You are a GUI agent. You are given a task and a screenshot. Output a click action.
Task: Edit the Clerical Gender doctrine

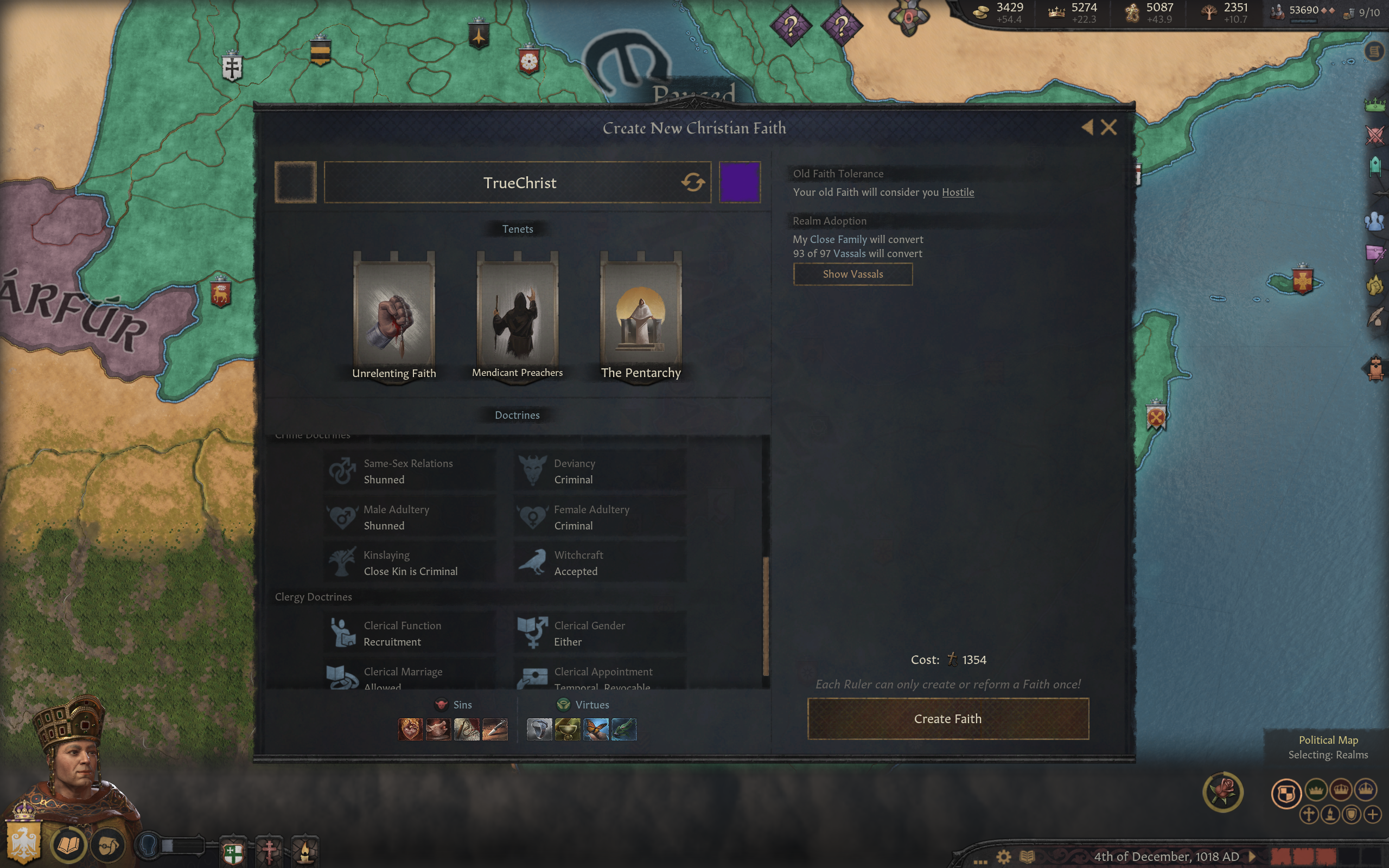[600, 634]
